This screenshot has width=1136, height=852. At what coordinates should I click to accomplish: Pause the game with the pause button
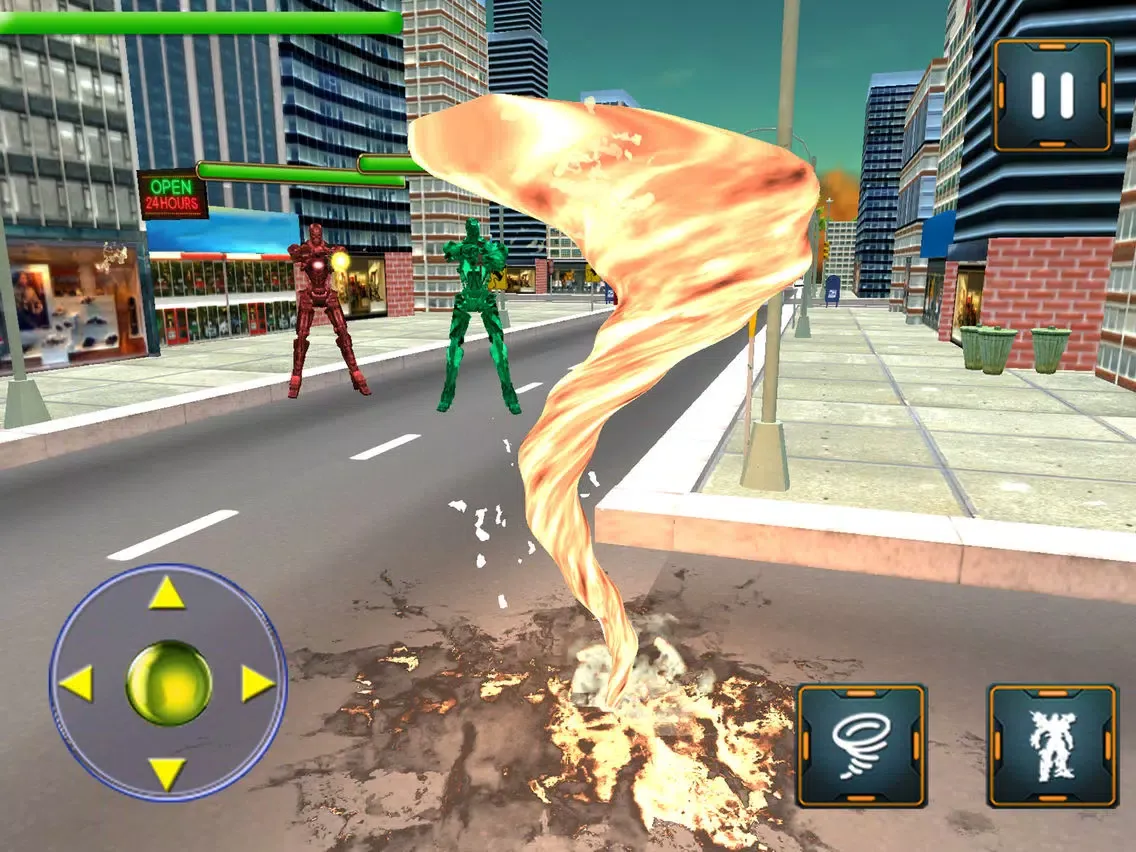1052,94
